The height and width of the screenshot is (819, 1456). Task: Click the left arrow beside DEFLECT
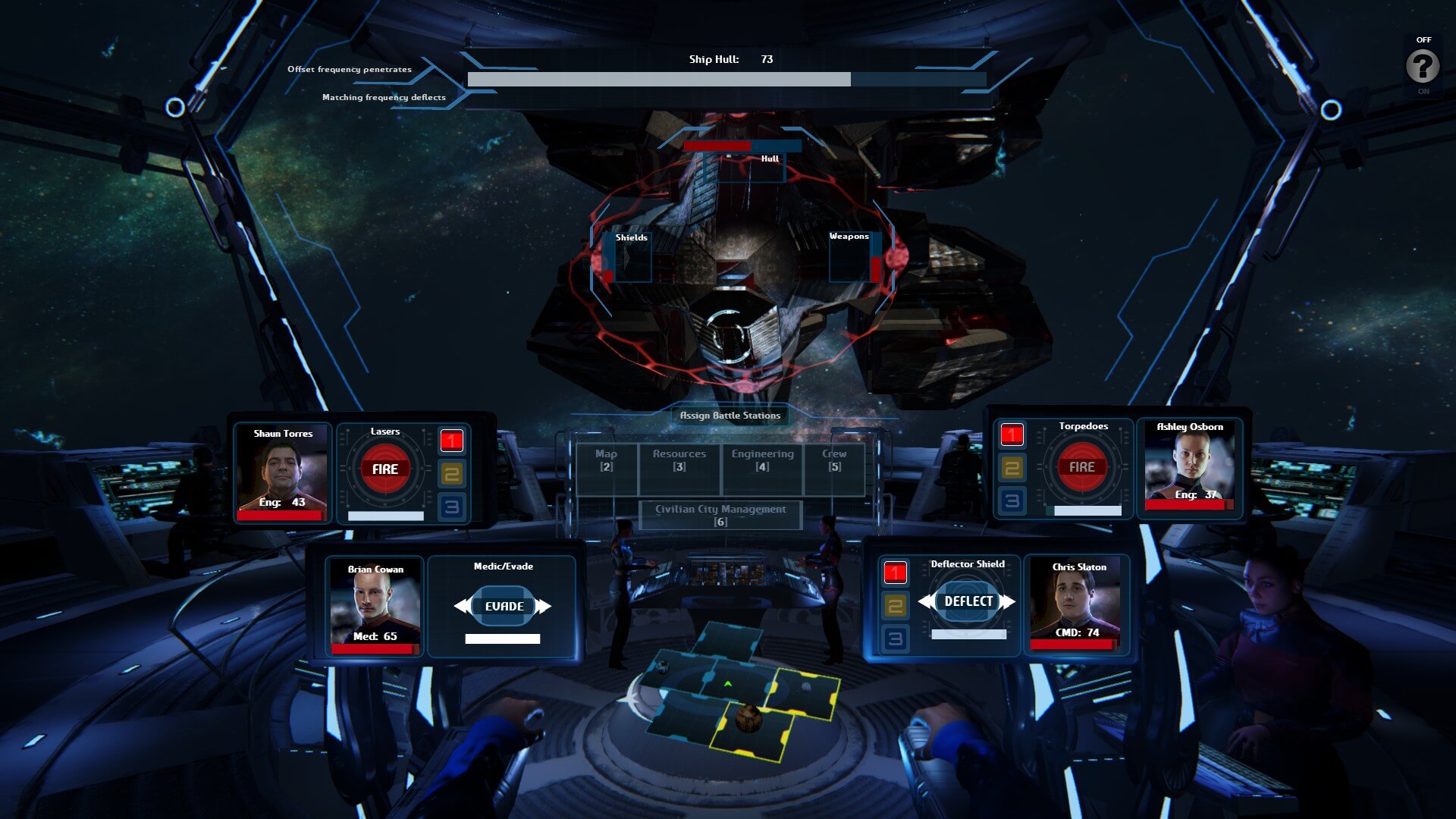tap(926, 600)
